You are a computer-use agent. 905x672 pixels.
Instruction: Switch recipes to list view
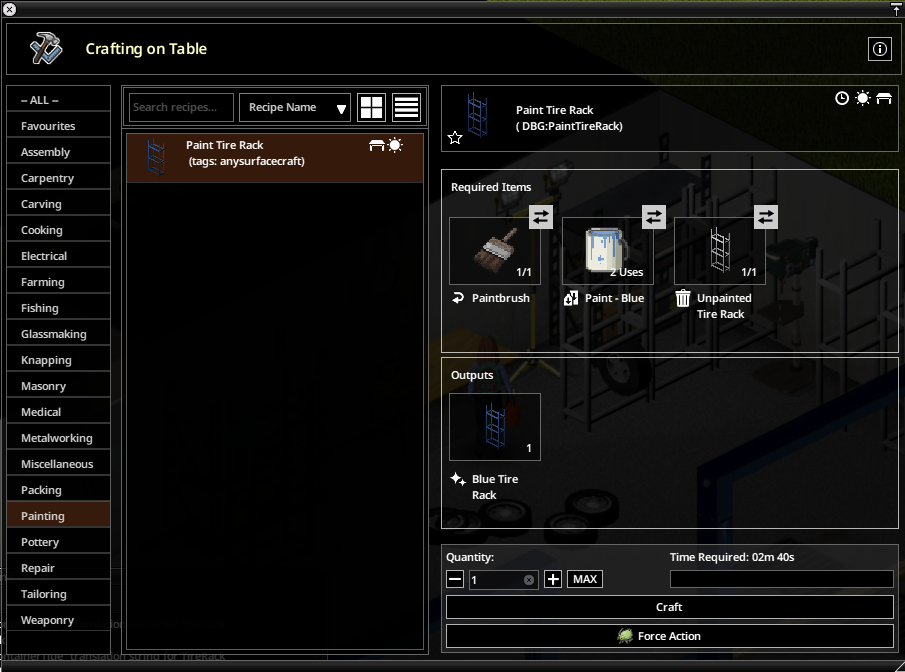pos(406,107)
